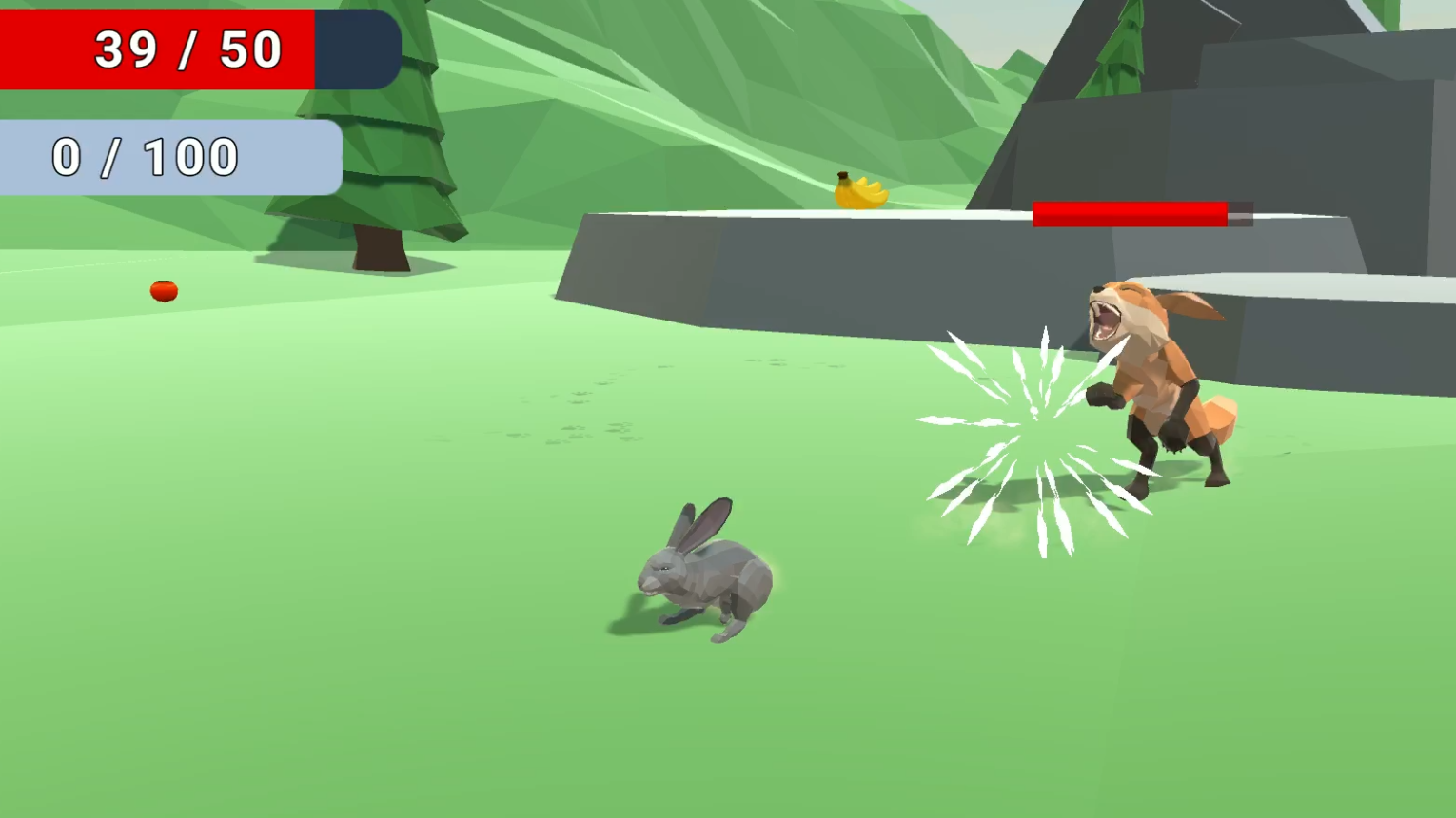Click the red health bar showing 39/50
The height and width of the screenshot is (818, 1456).
pyautogui.click(x=157, y=49)
